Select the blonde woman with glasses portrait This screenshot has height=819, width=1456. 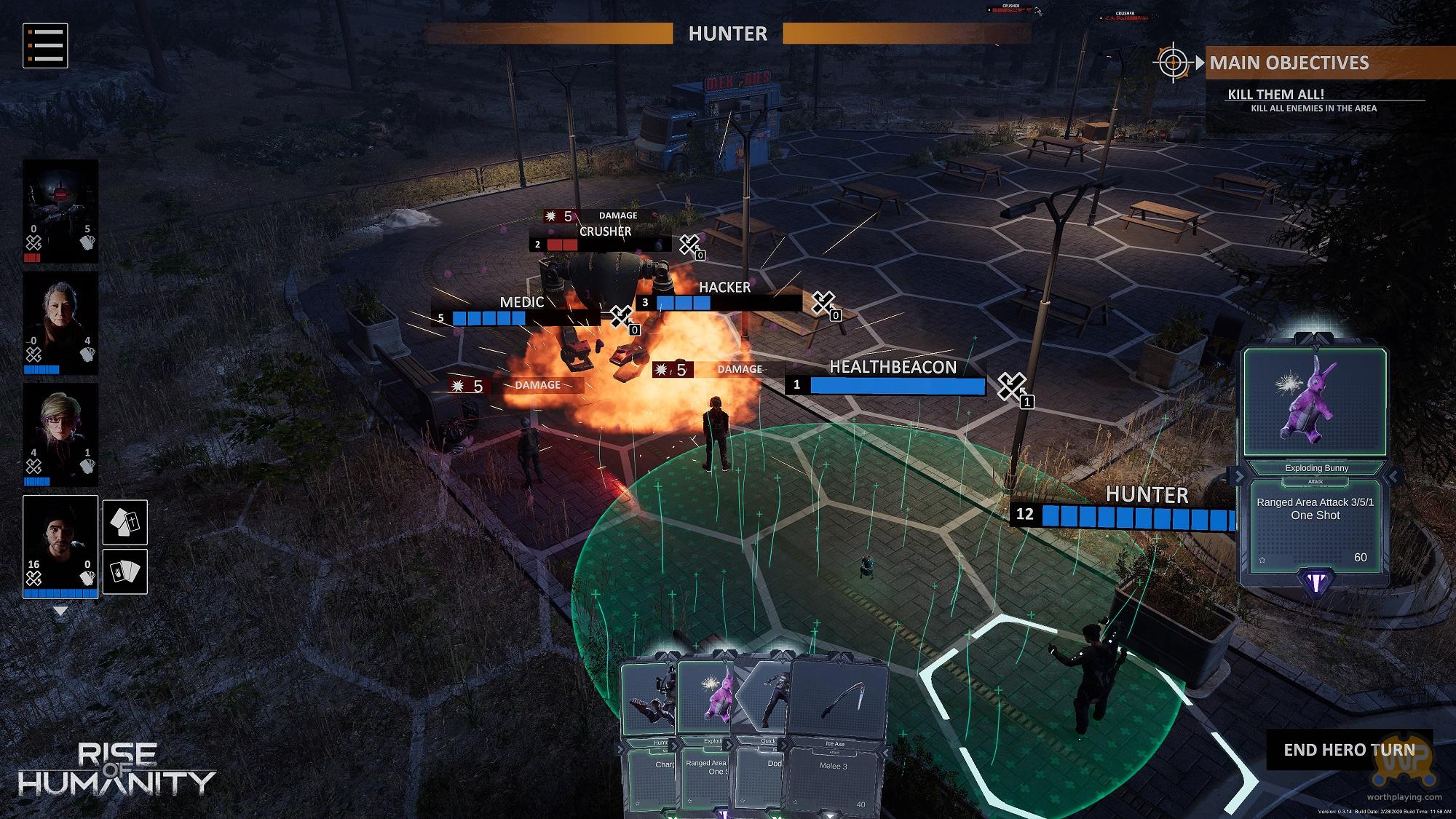pos(60,435)
